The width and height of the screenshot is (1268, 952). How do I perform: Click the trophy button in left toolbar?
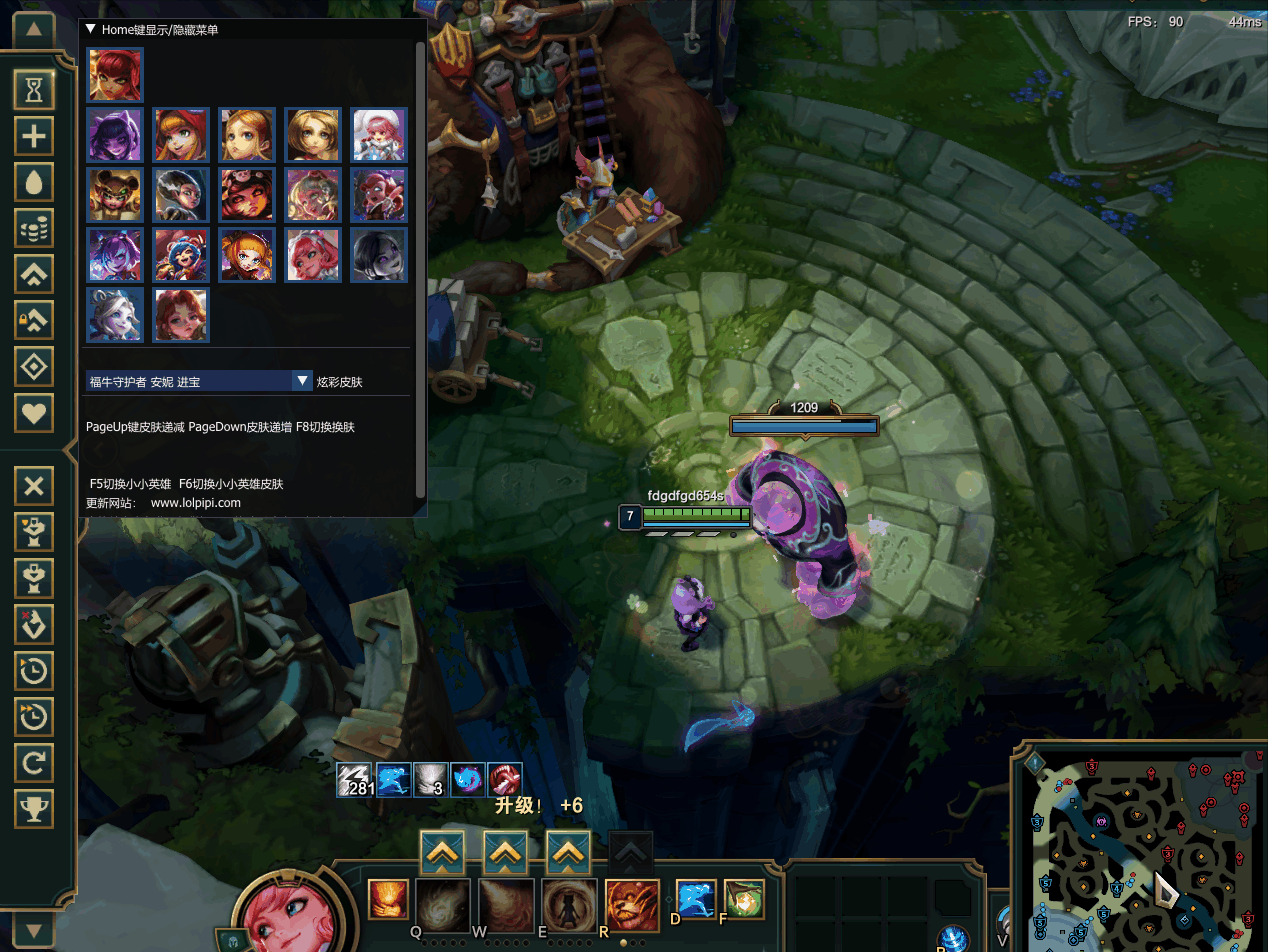pos(34,808)
